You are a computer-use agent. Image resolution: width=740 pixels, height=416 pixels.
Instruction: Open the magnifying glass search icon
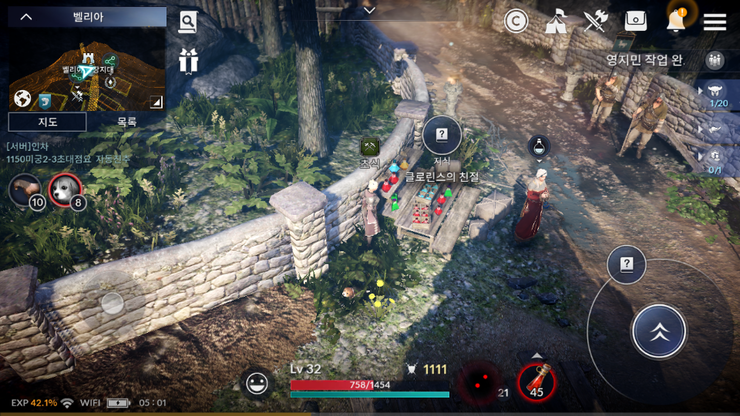pos(188,22)
